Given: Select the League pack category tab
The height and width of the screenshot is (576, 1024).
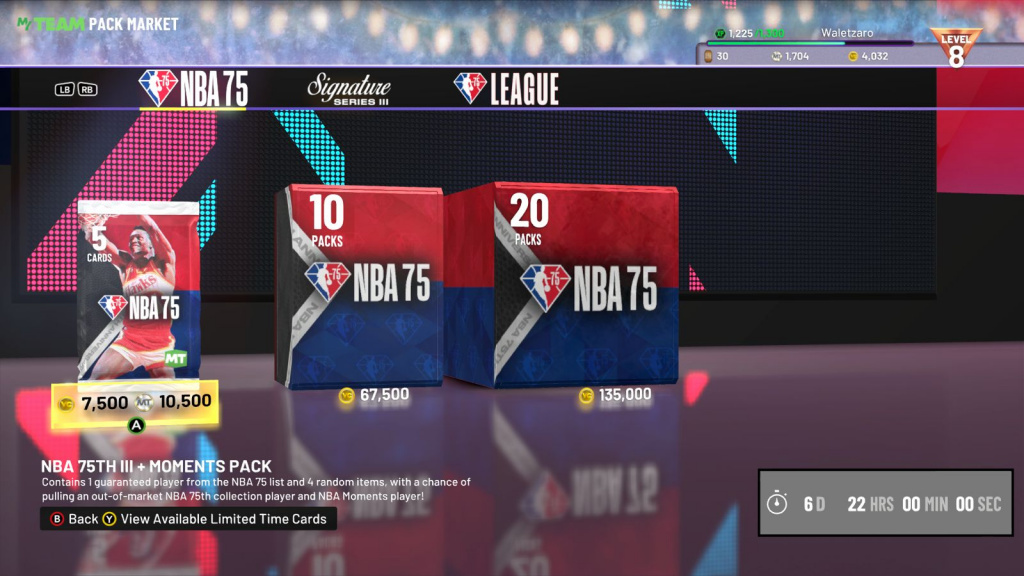Looking at the screenshot, I should (505, 89).
